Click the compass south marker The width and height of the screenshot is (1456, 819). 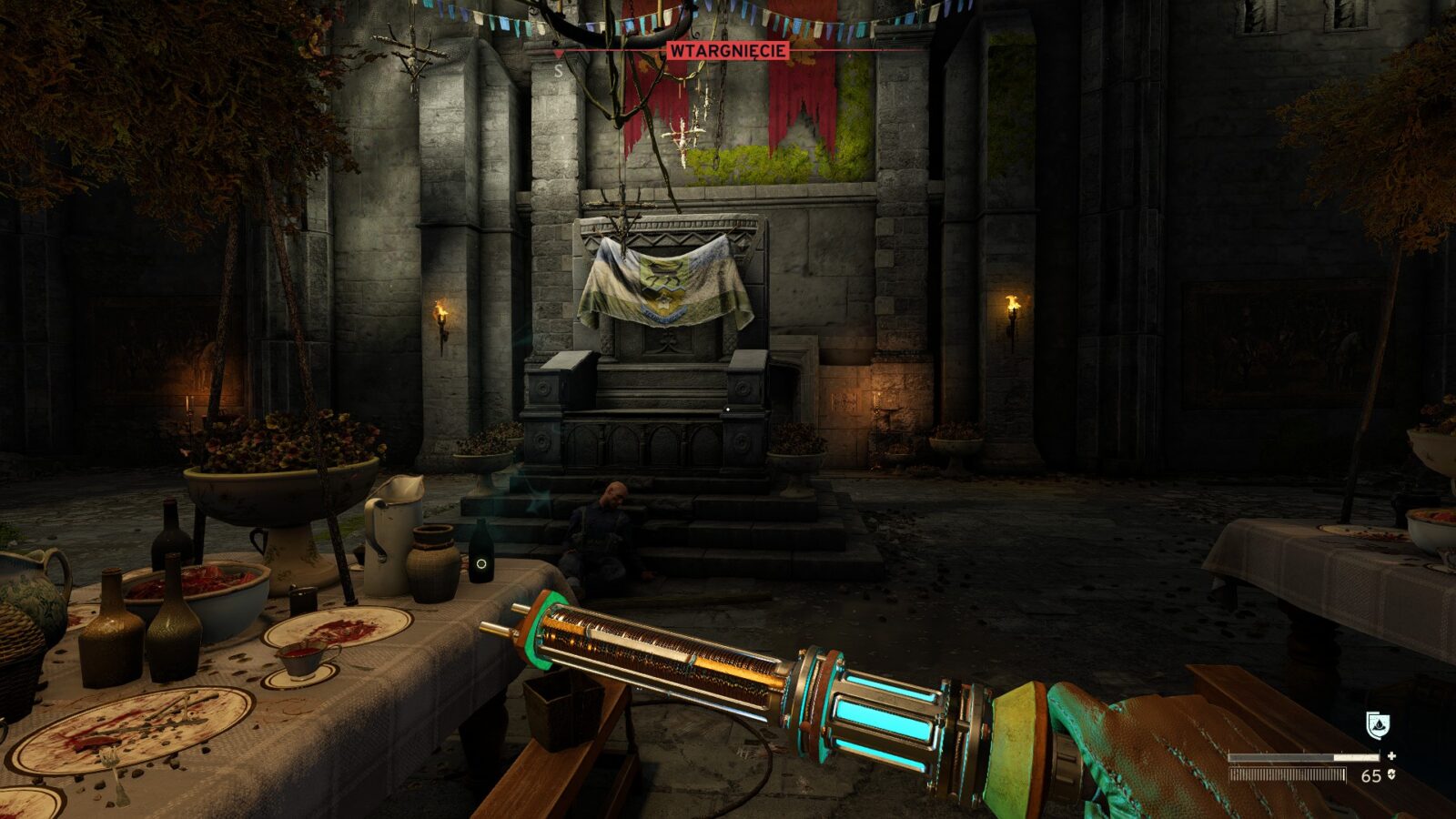pyautogui.click(x=559, y=71)
